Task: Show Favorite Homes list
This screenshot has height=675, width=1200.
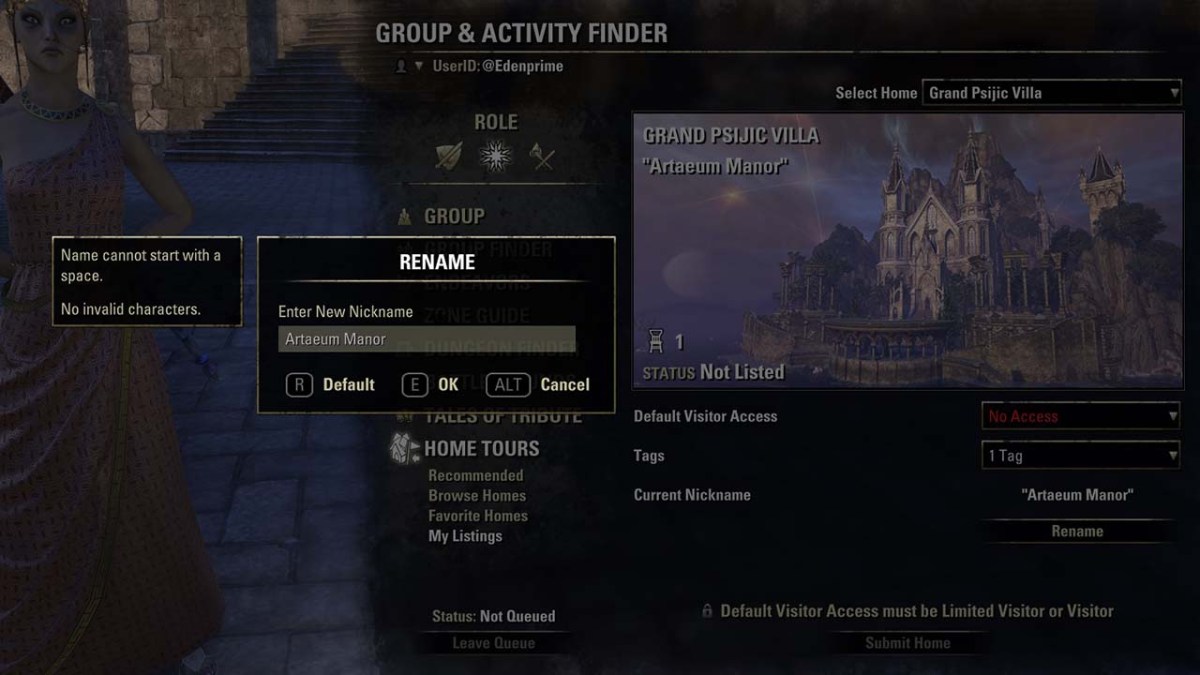Action: tap(478, 516)
